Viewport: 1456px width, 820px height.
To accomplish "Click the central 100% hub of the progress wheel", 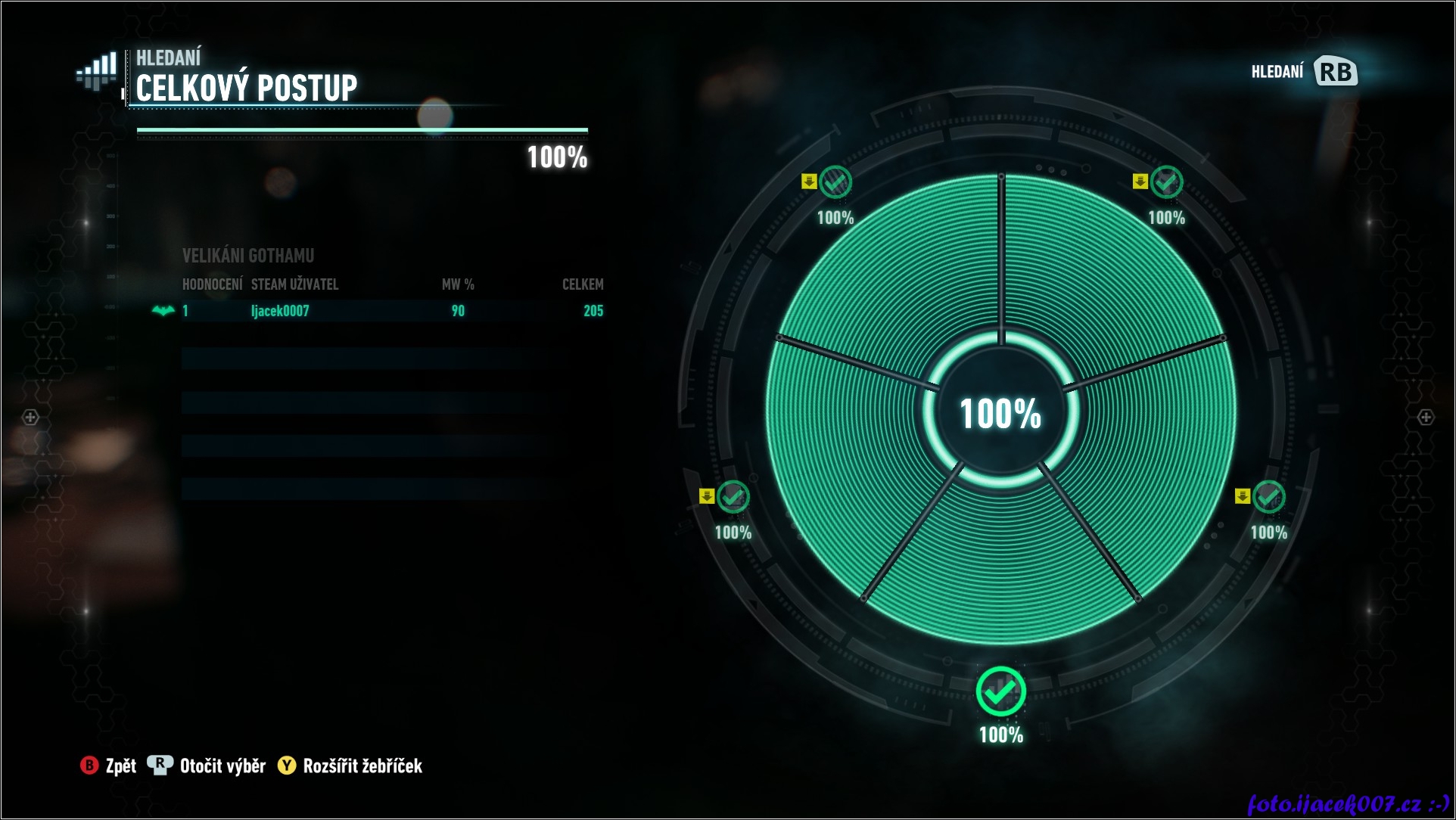I will tap(1000, 414).
